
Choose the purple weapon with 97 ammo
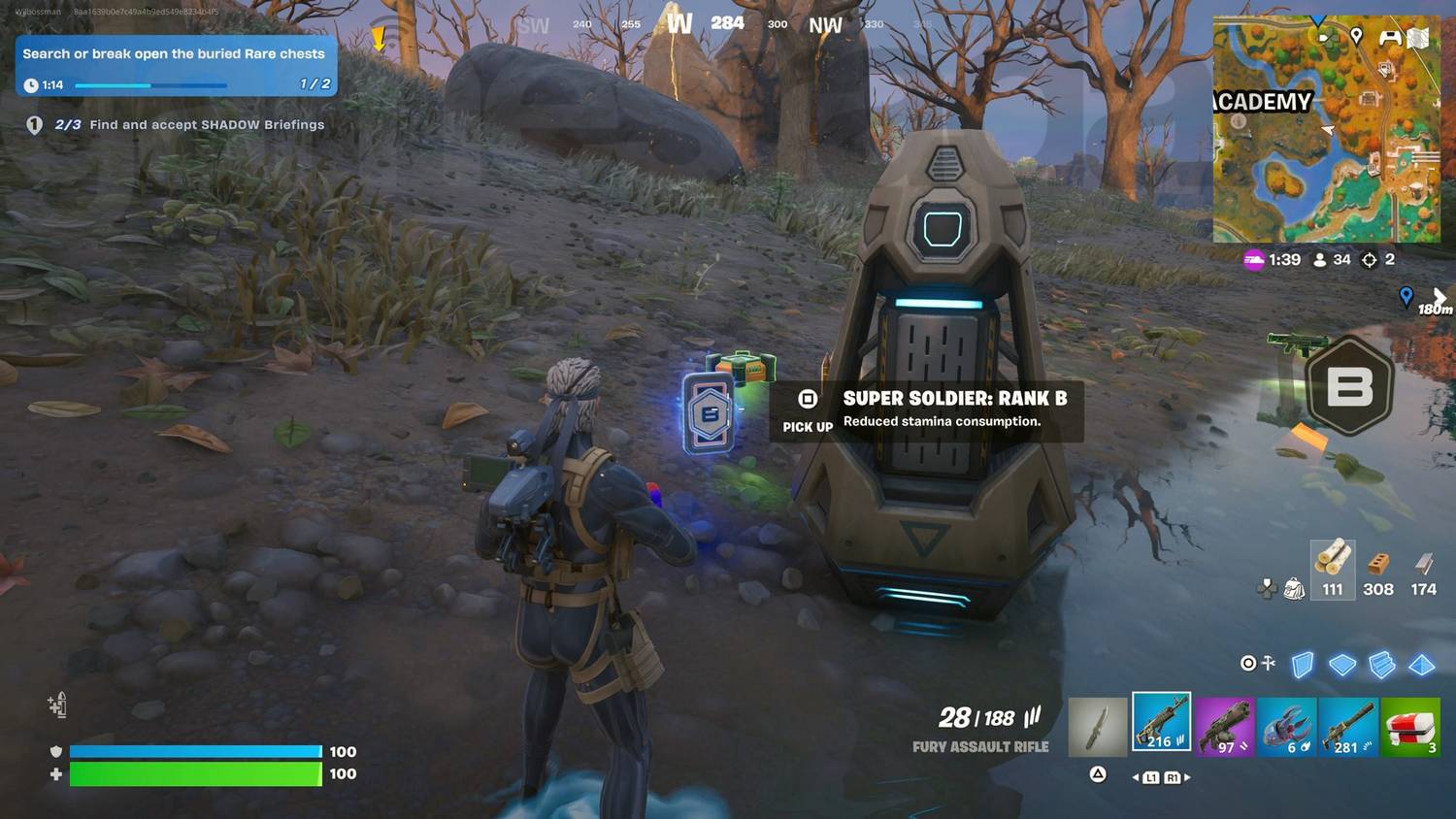coord(1224,726)
